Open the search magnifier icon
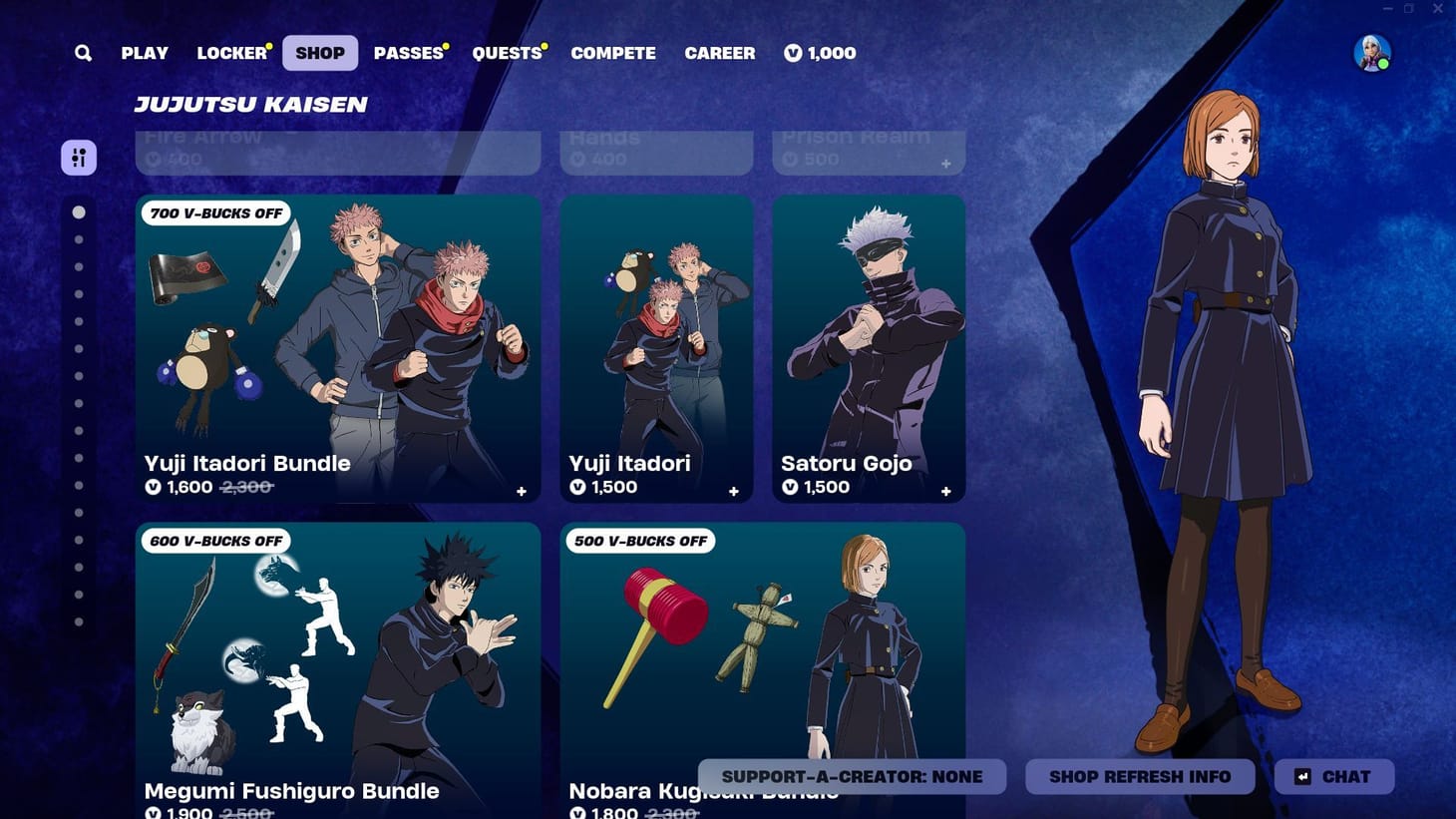The height and width of the screenshot is (819, 1456). coord(83,52)
